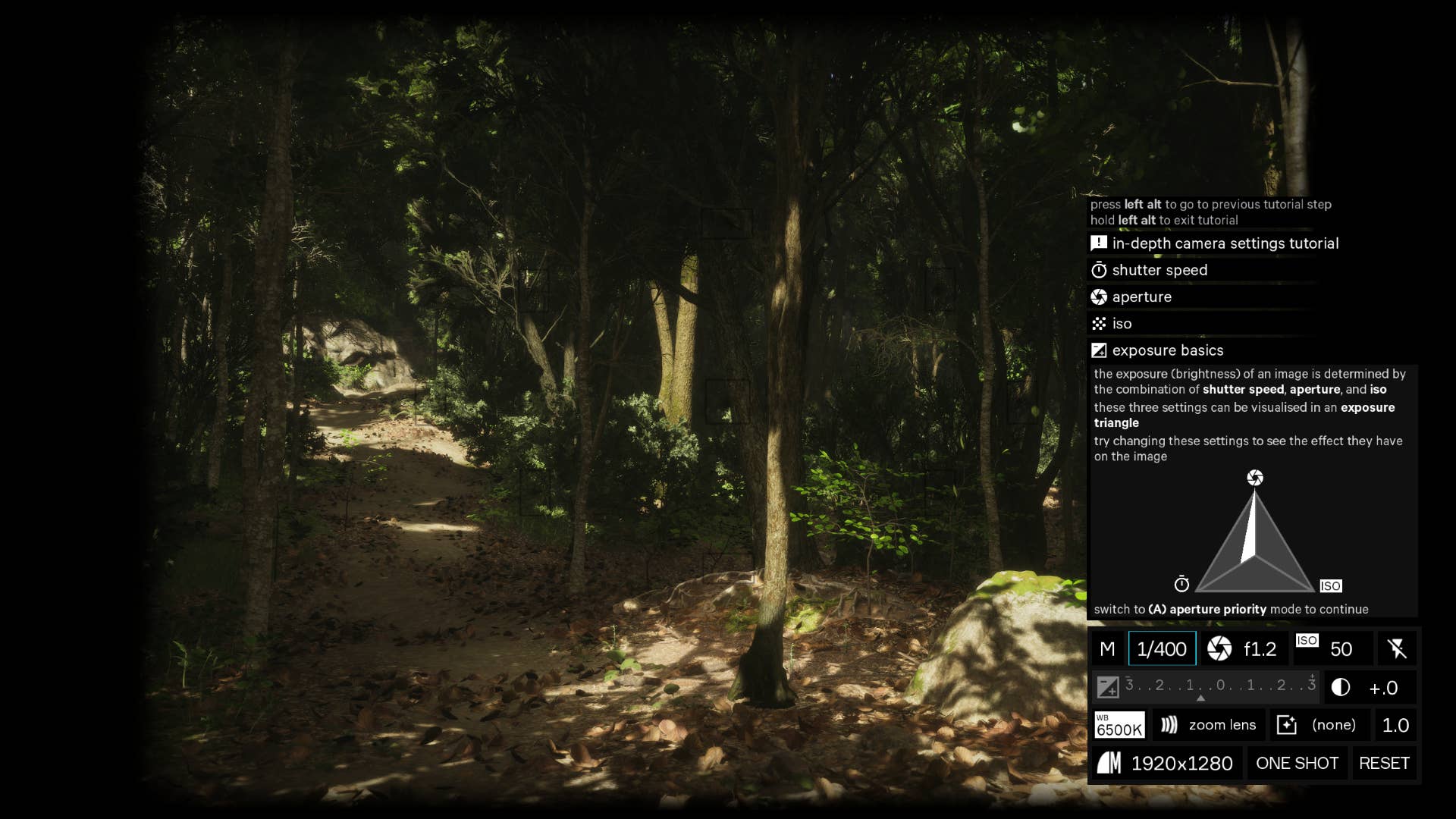Image resolution: width=1456 pixels, height=819 pixels.
Task: Open the iso tutorial section
Action: 1122,324
